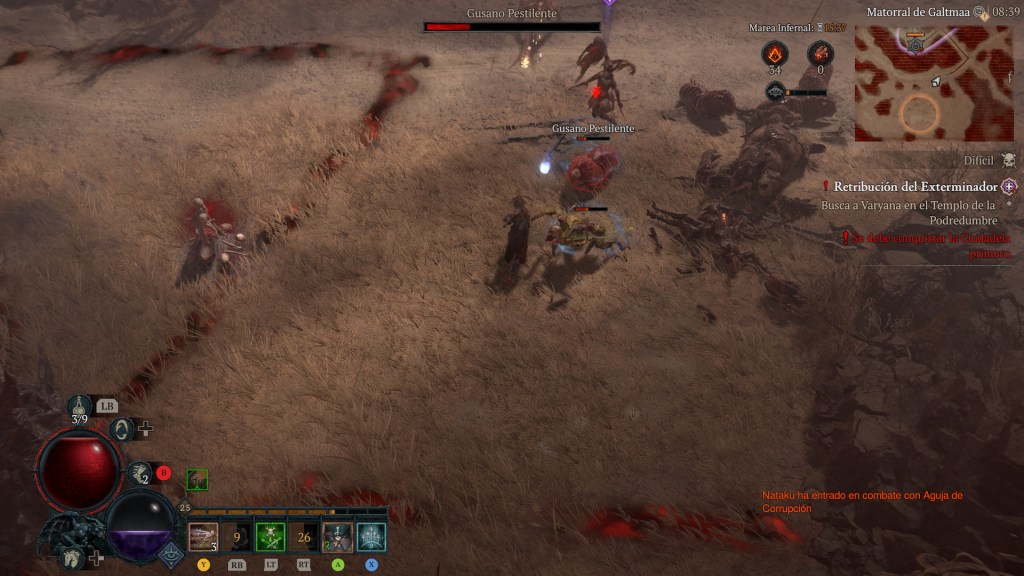Viewport: 1024px width, 576px height.
Task: Click the Helltide cinders flame icon
Action: [774, 54]
